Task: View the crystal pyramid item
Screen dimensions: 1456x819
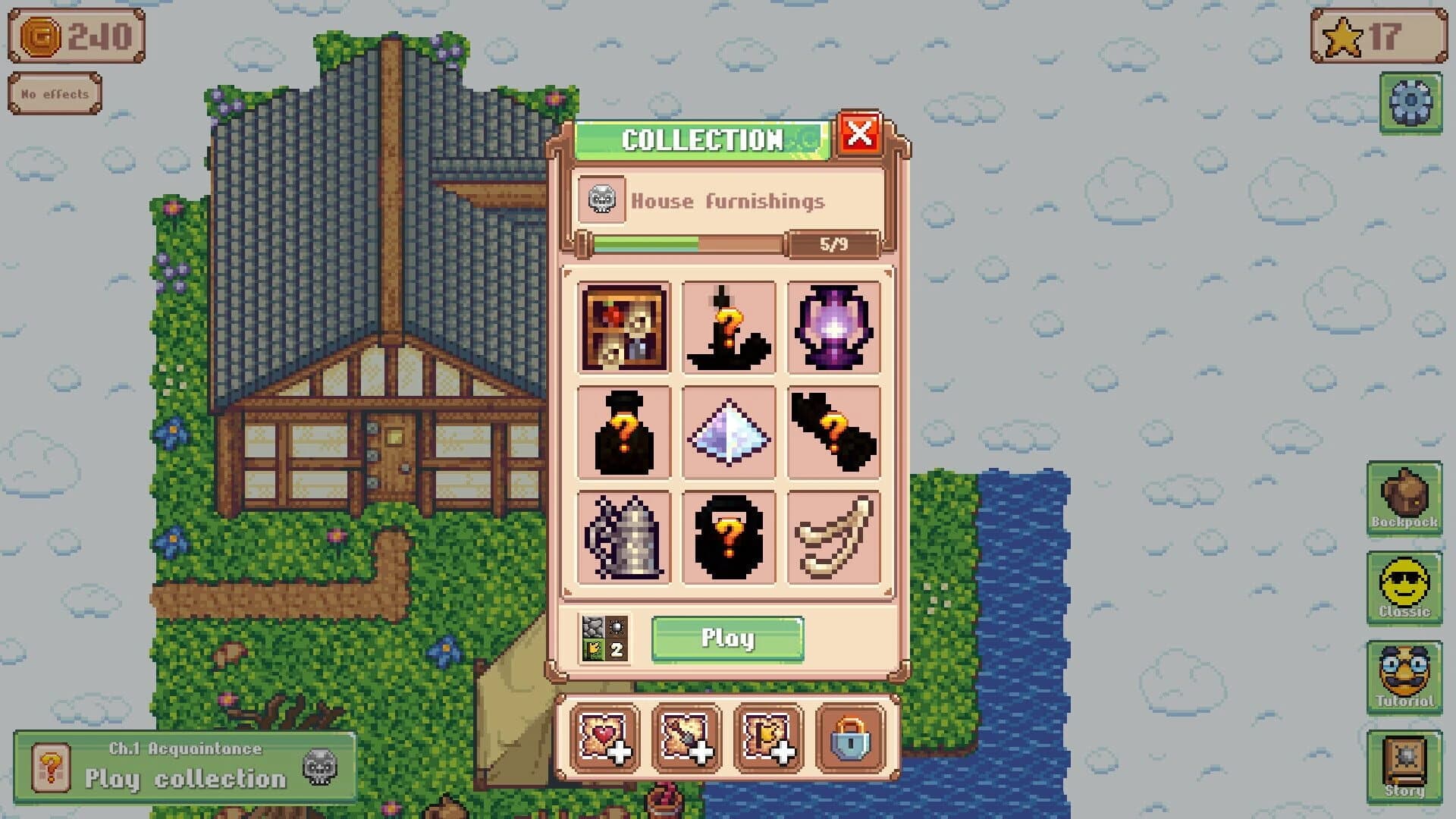Action: pos(728,432)
